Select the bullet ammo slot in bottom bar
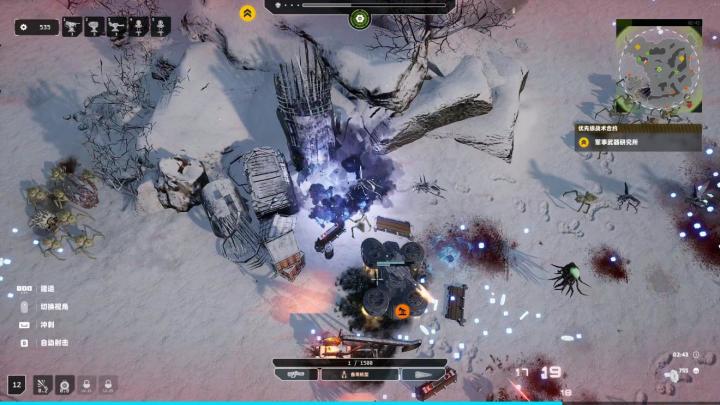The image size is (720, 405). [x=421, y=373]
